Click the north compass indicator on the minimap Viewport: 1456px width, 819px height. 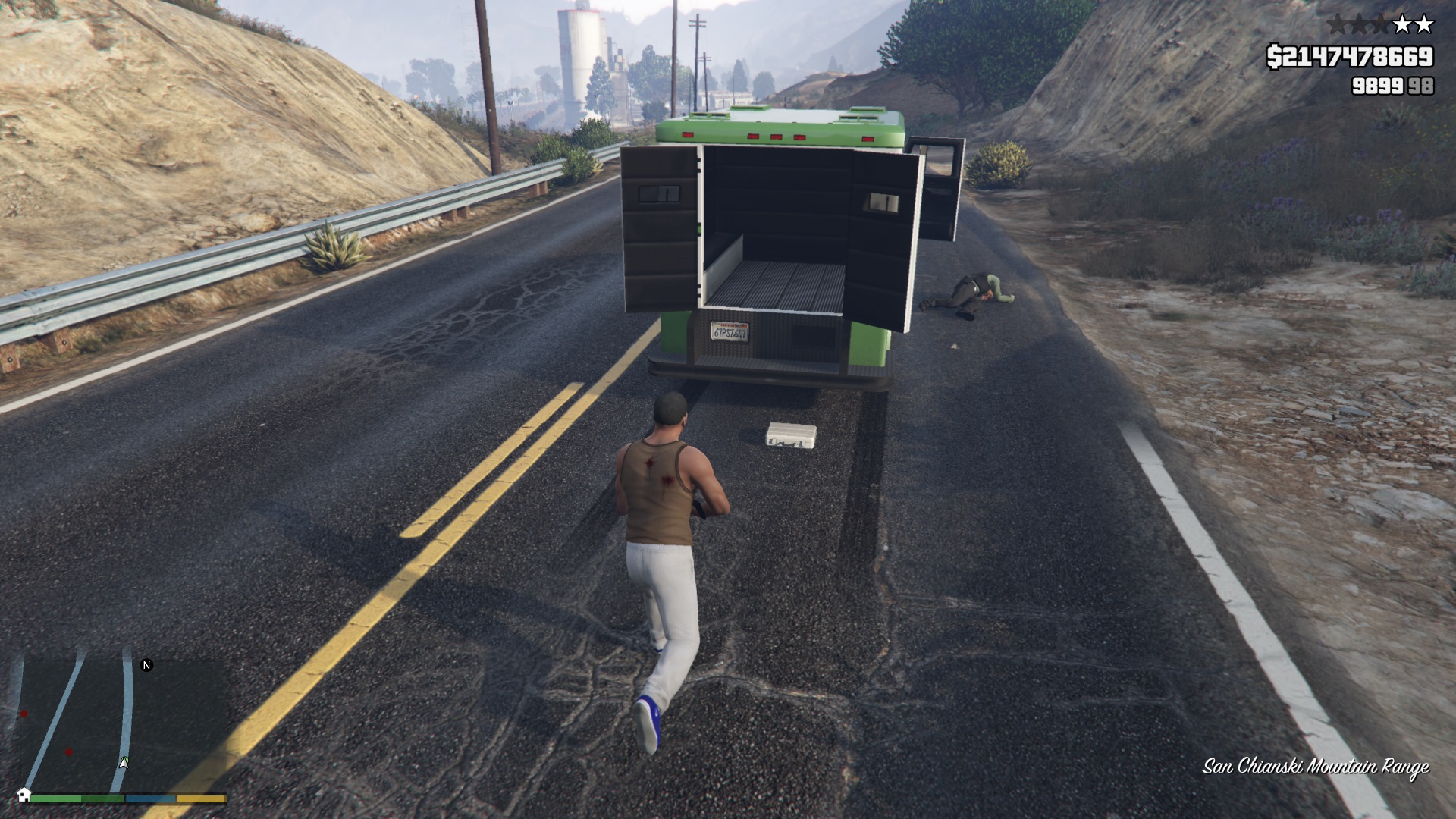pyautogui.click(x=147, y=665)
